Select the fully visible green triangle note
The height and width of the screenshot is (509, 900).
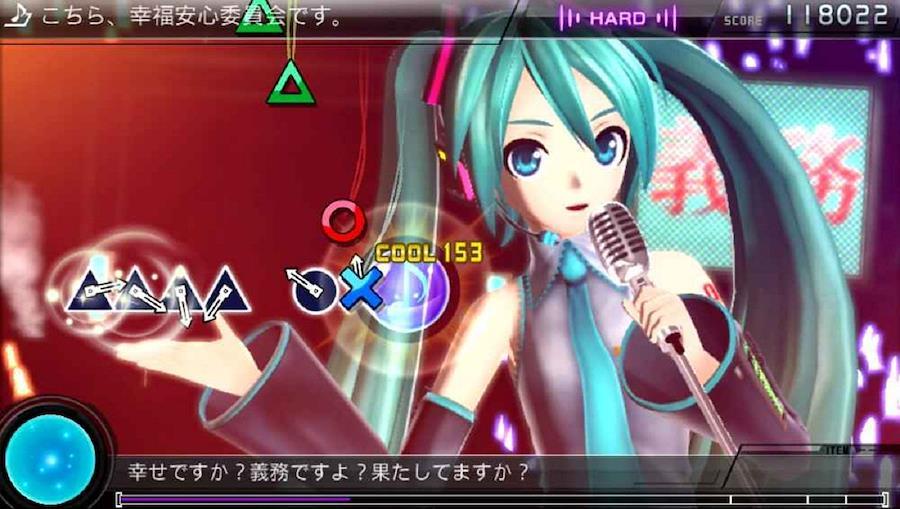coord(291,83)
